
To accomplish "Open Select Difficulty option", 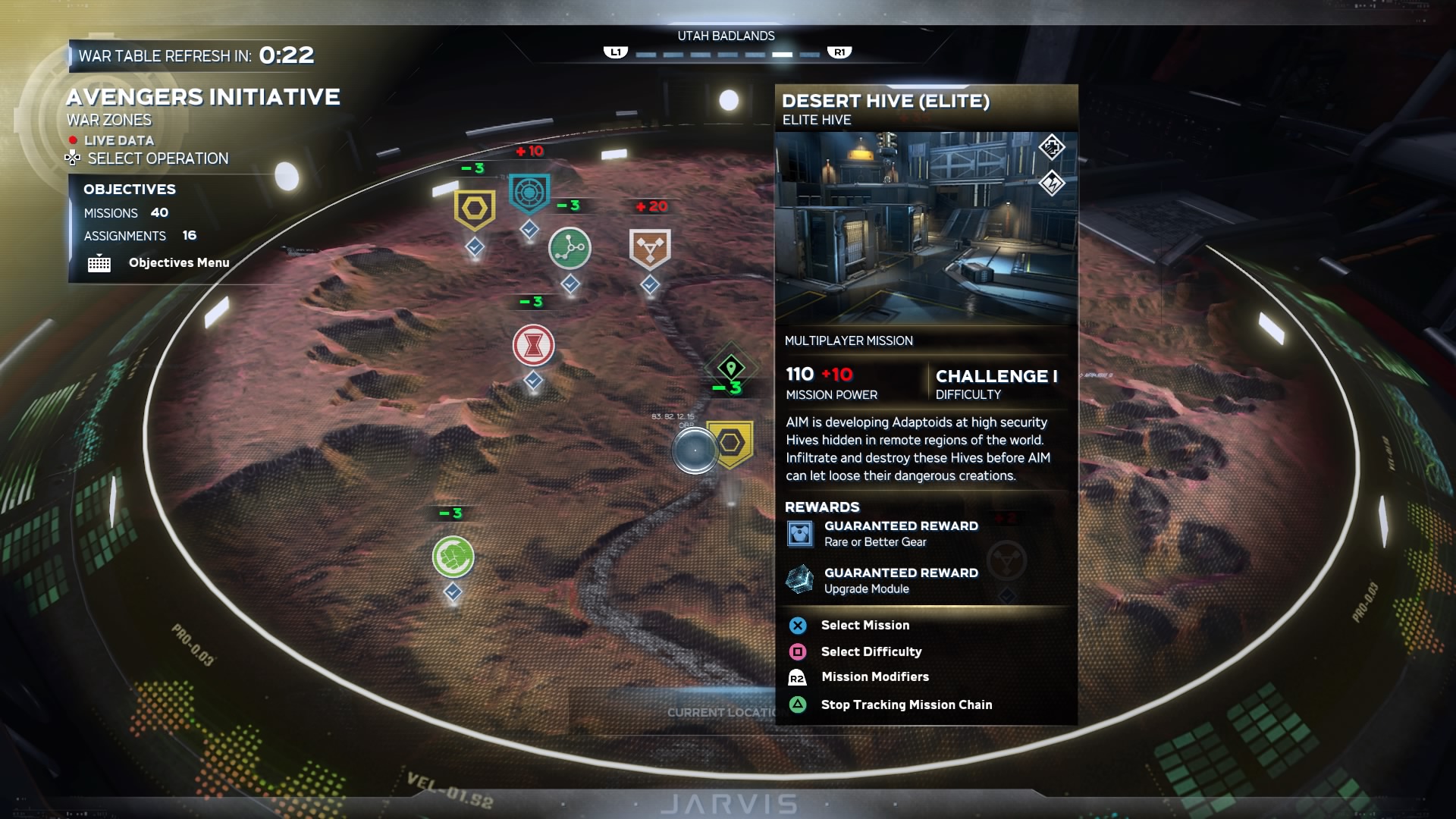I will tap(871, 651).
